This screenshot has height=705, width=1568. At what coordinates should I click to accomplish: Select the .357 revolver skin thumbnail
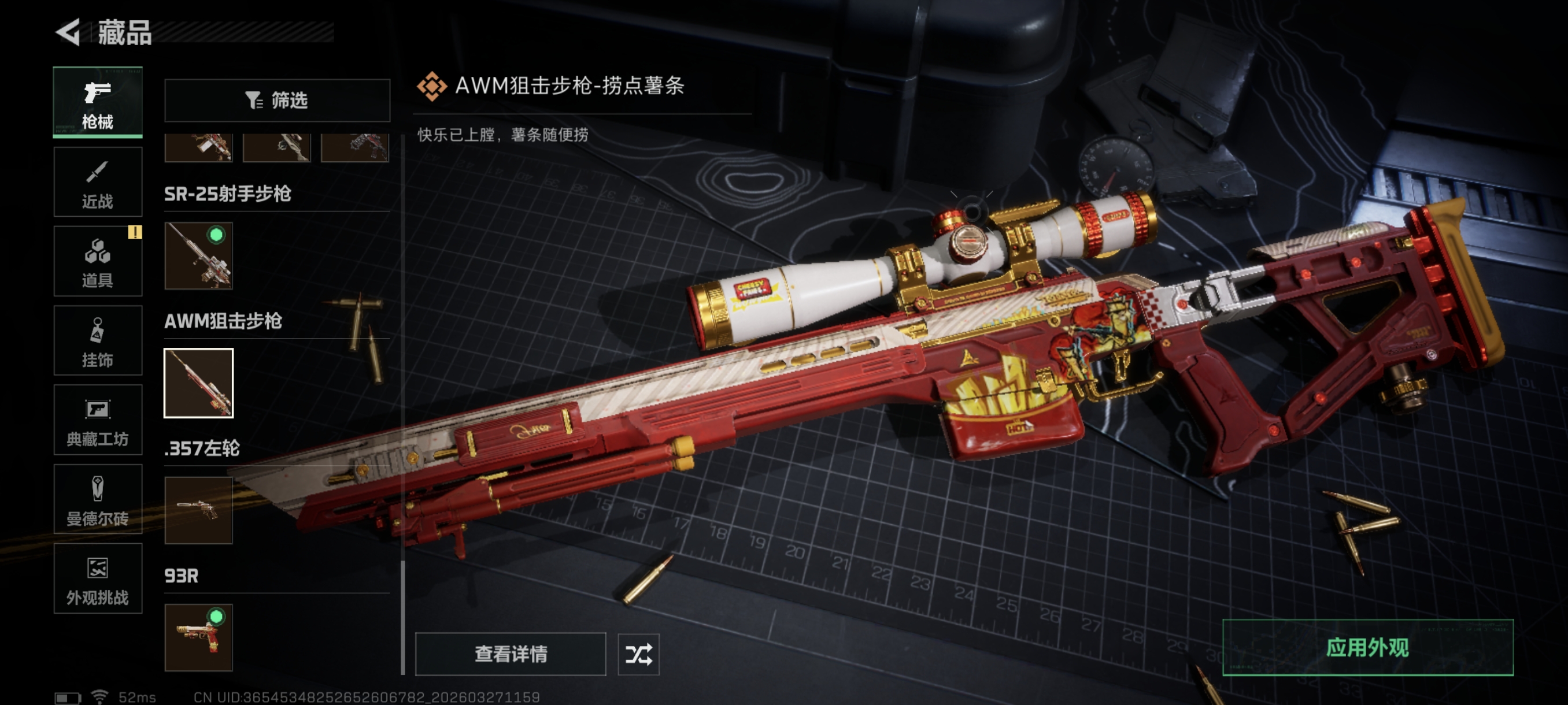coord(198,510)
